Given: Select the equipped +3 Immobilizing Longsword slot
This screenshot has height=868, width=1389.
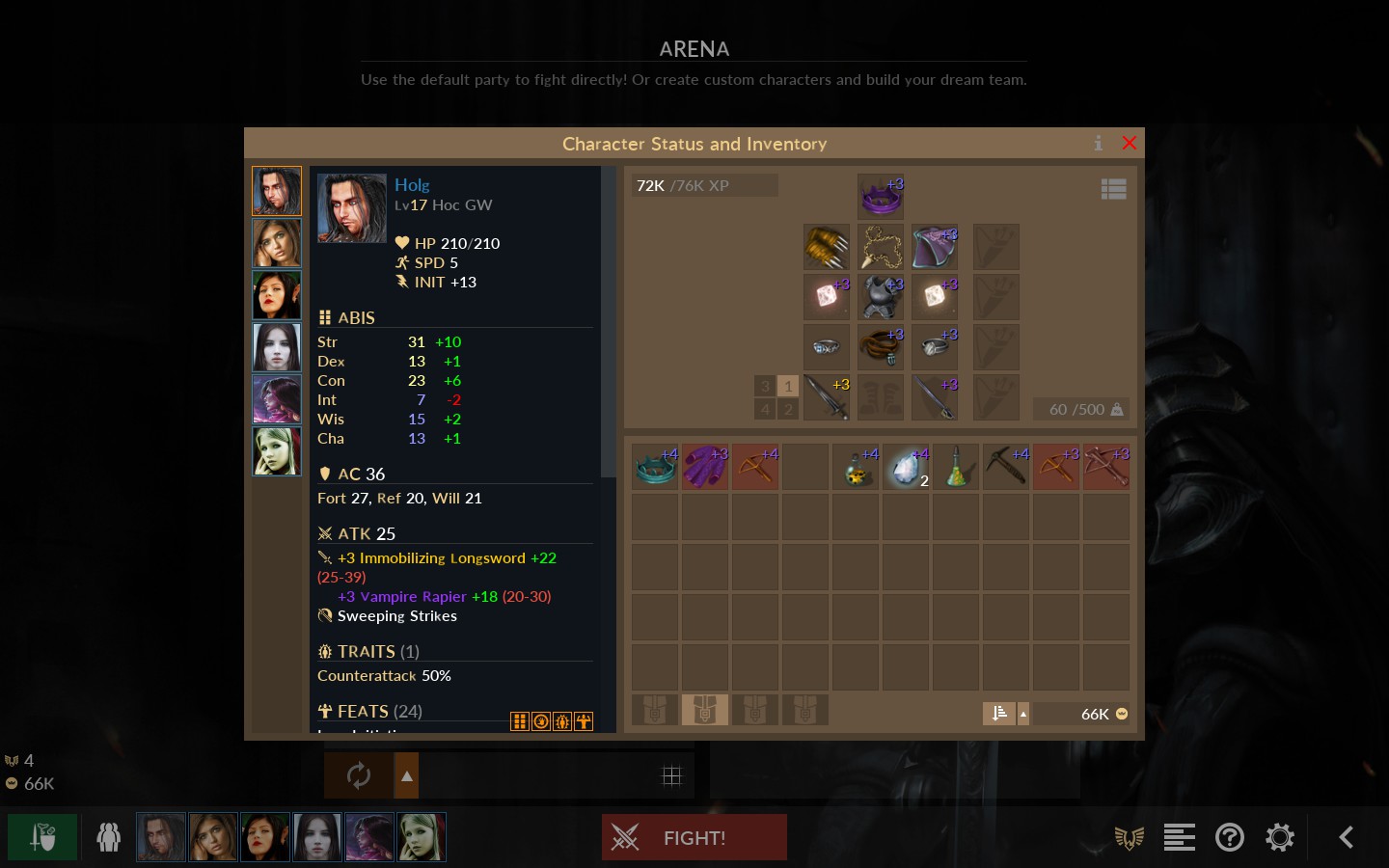Looking at the screenshot, I should pyautogui.click(x=827, y=397).
